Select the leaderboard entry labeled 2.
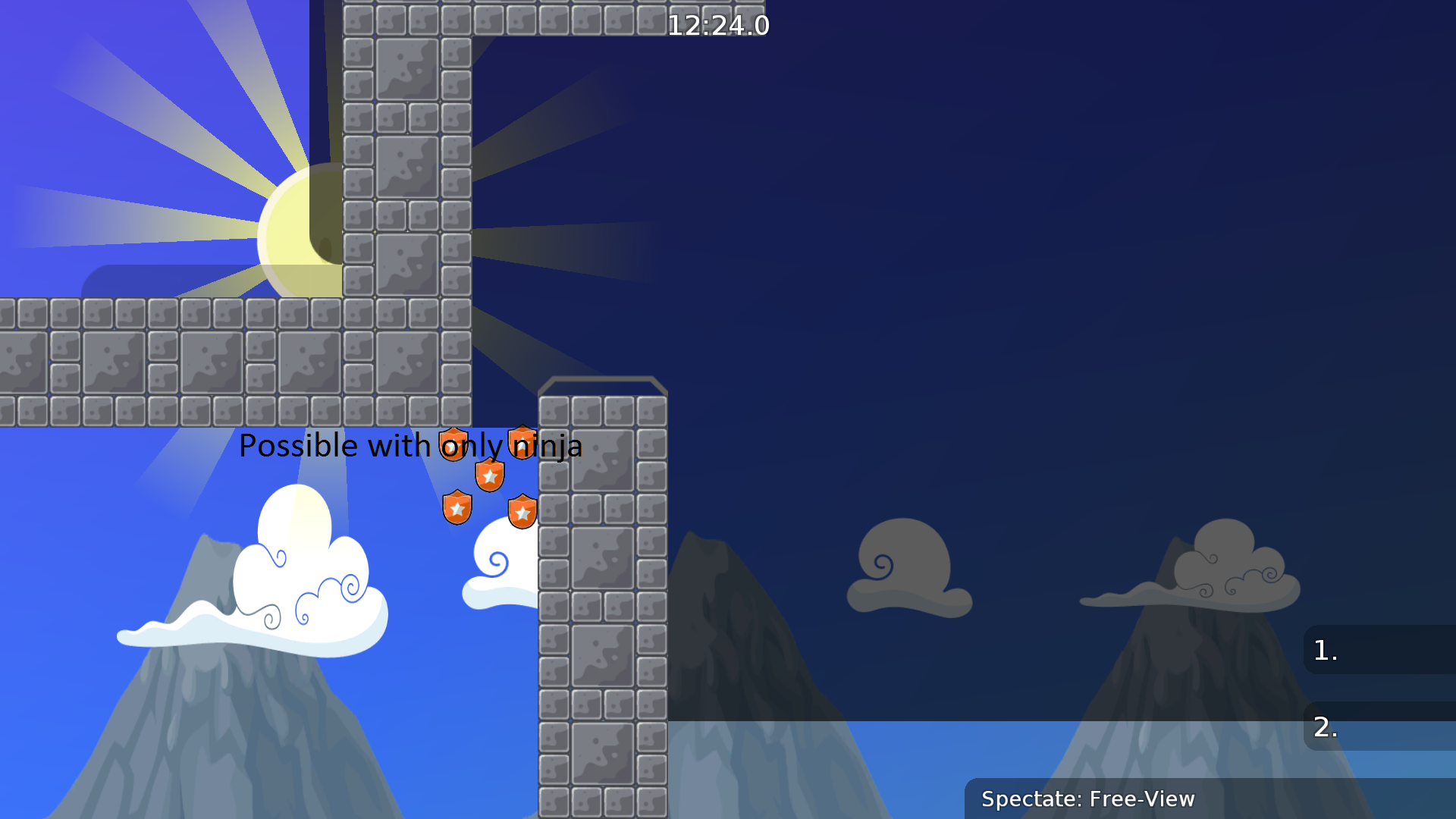 [1323, 726]
